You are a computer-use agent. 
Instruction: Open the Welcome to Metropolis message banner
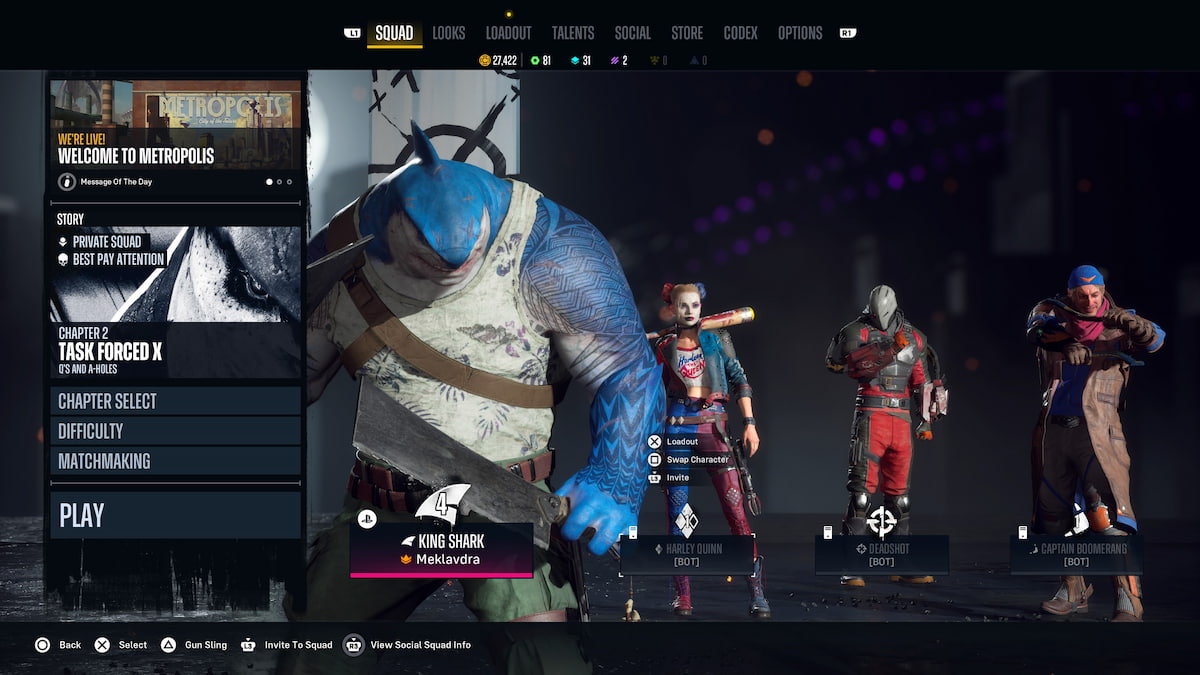click(x=176, y=135)
